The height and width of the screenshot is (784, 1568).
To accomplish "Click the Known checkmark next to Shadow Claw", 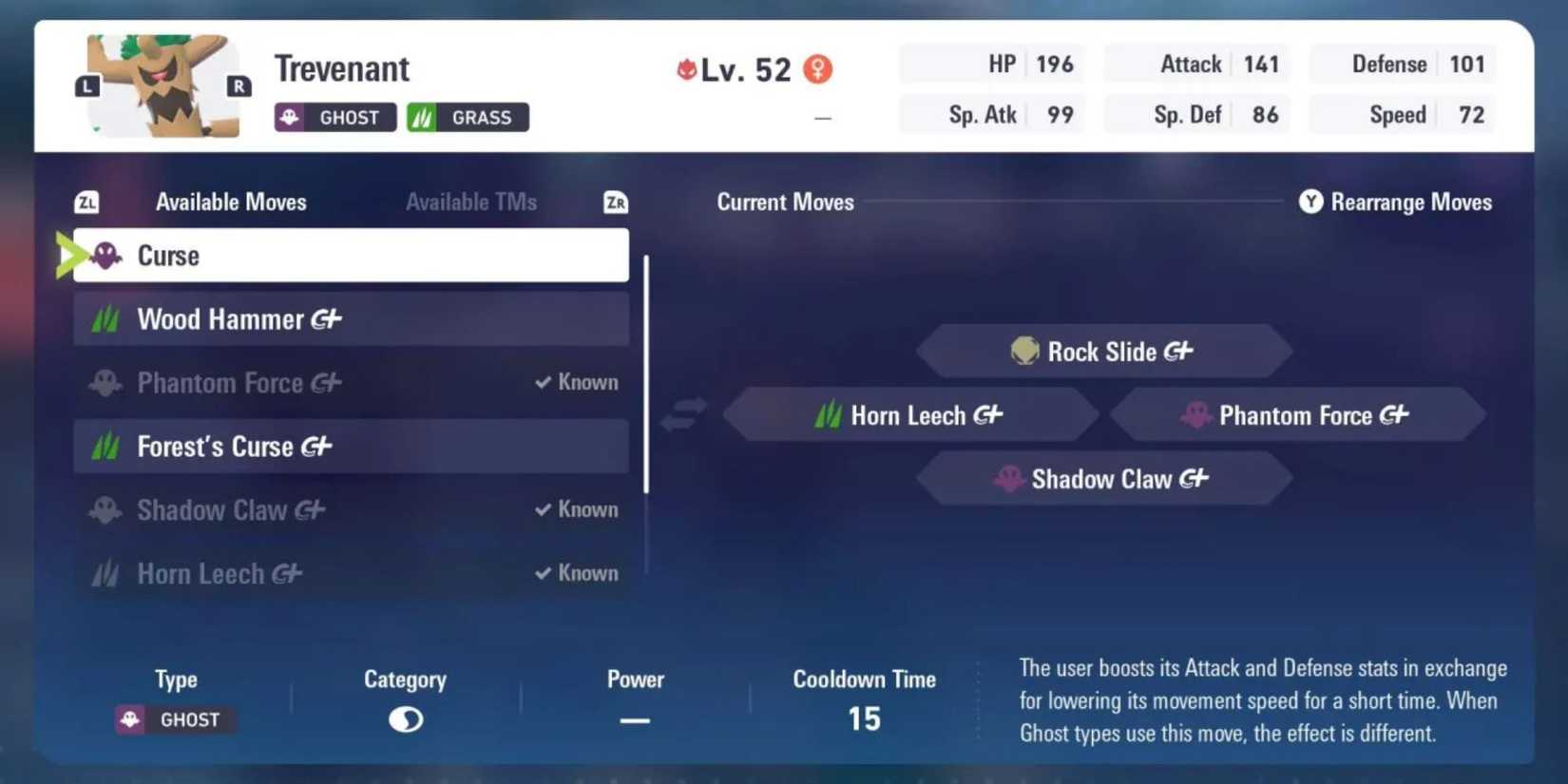I will [x=542, y=509].
